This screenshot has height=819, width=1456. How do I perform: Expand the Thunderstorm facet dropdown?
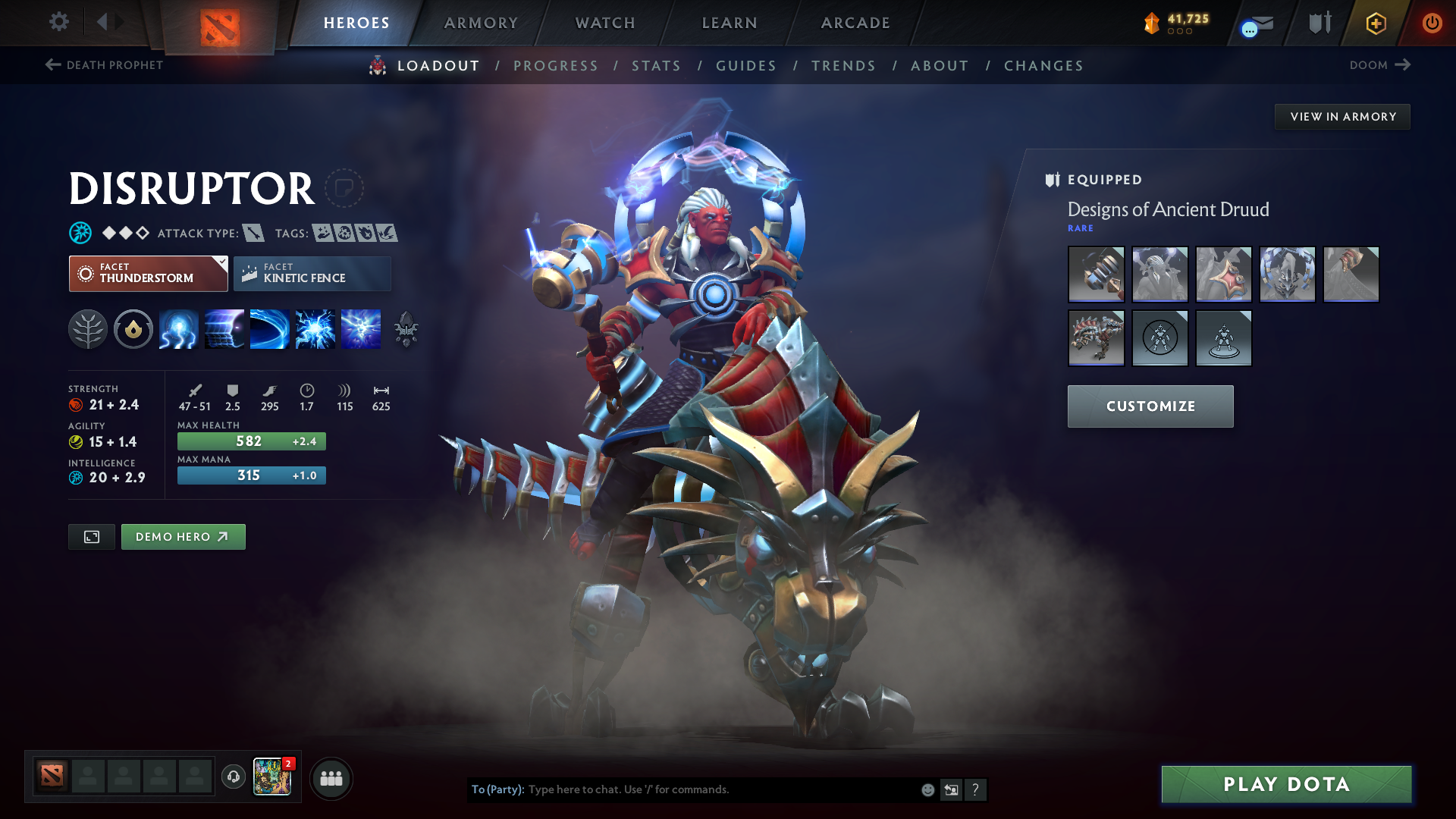point(221,262)
